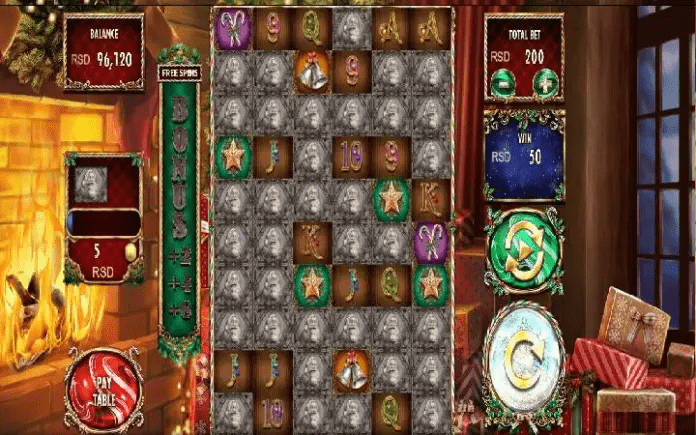Decrease total bet with the minus button
The width and height of the screenshot is (696, 435).
[505, 84]
